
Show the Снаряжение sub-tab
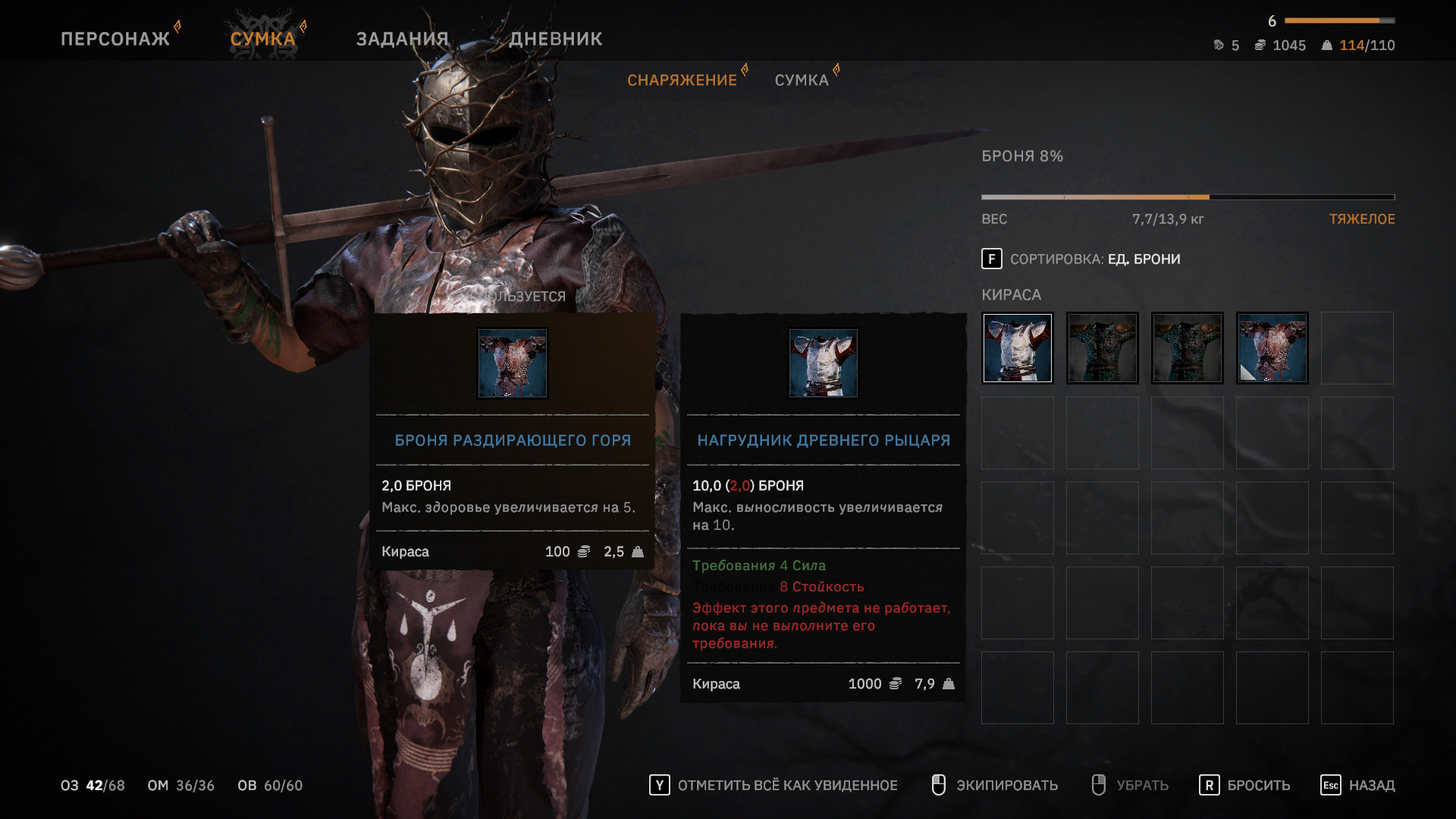[x=682, y=80]
